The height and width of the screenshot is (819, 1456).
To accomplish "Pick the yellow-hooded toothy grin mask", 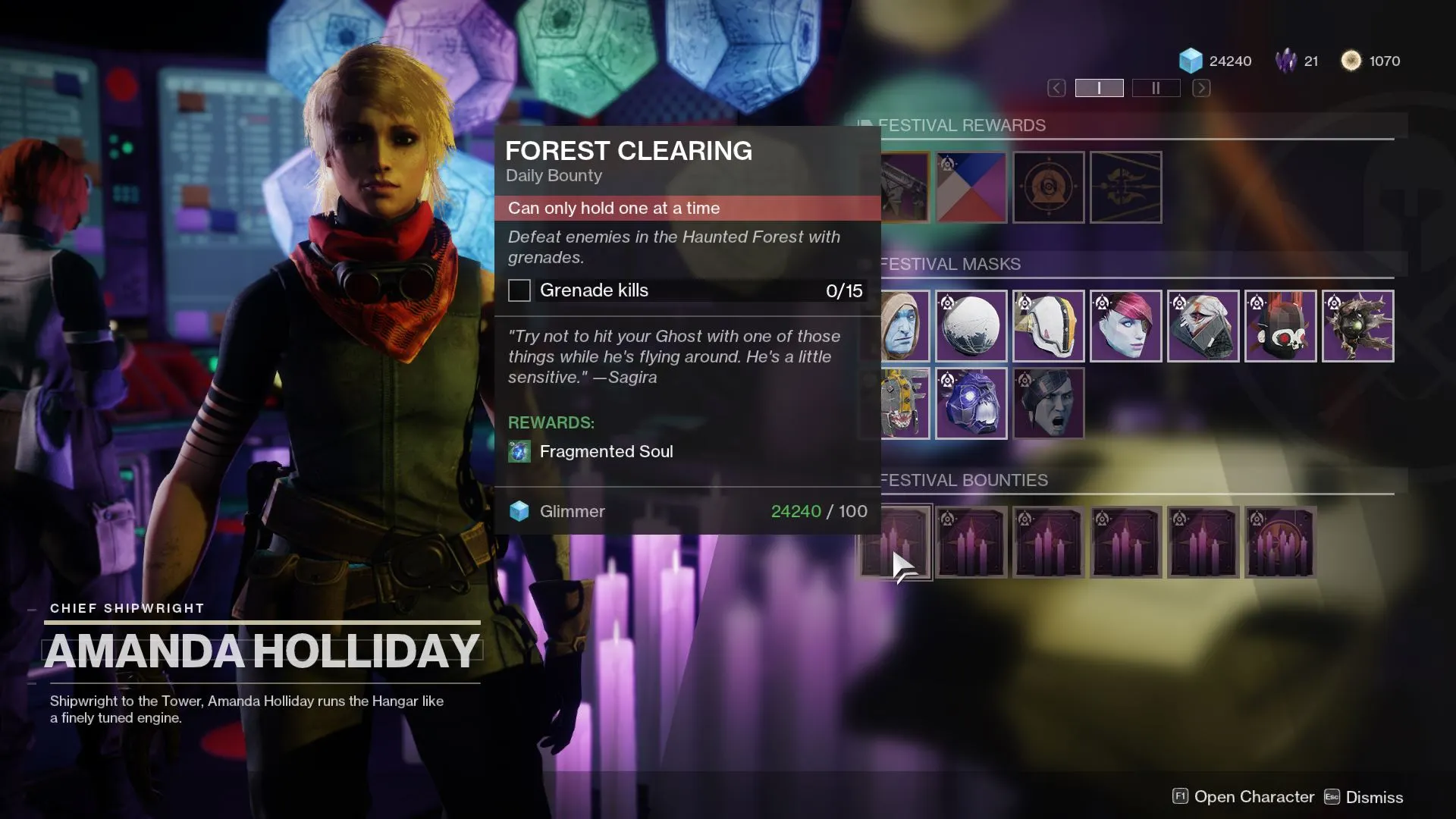I will pyautogui.click(x=905, y=403).
